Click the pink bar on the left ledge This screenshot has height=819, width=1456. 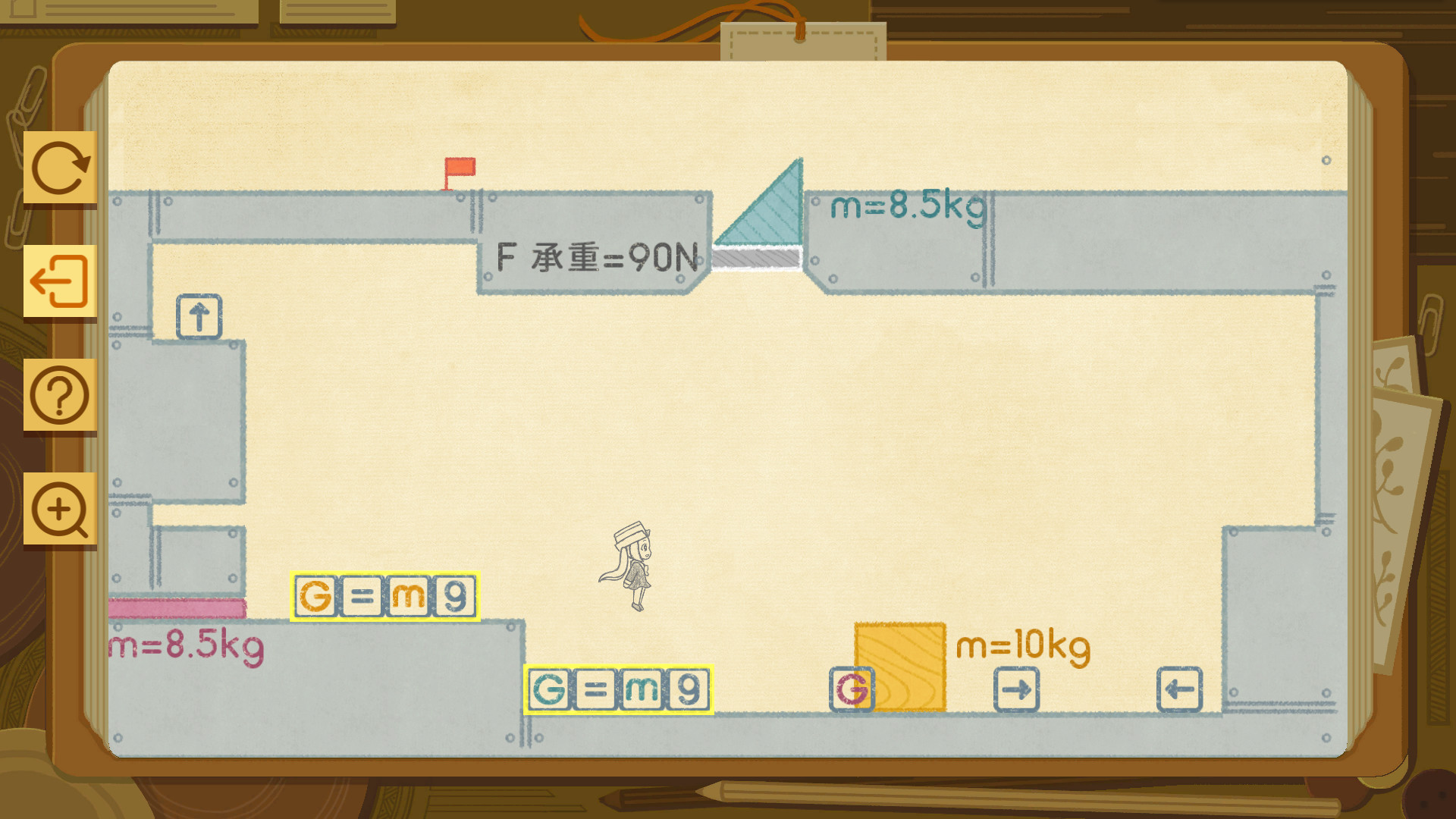pyautogui.click(x=178, y=608)
